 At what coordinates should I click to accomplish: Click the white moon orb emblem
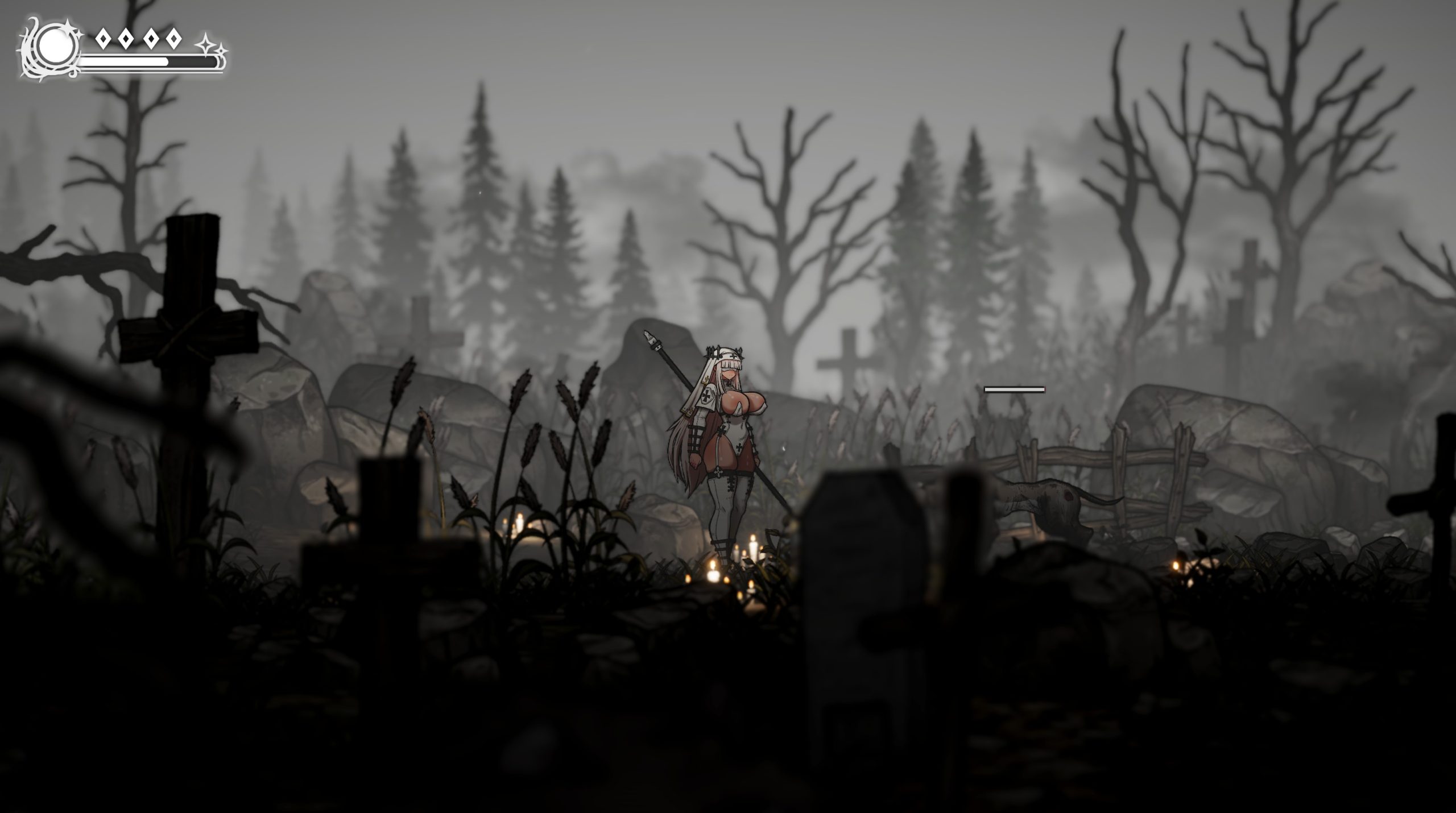(x=56, y=44)
